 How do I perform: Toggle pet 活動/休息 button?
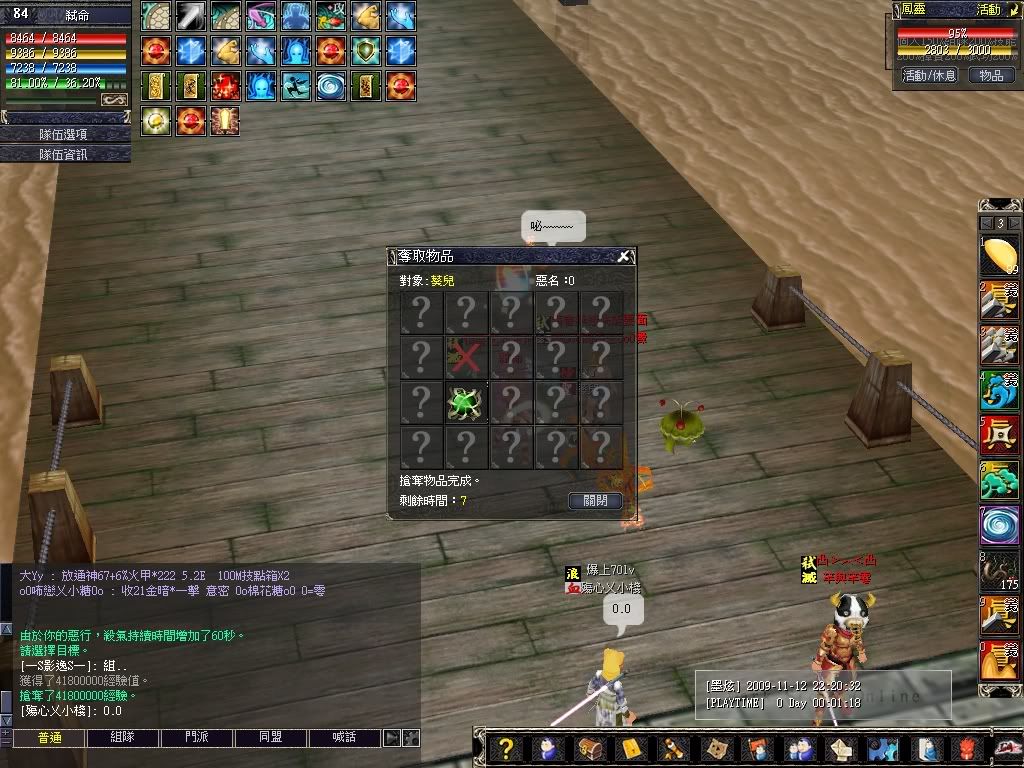click(x=929, y=75)
